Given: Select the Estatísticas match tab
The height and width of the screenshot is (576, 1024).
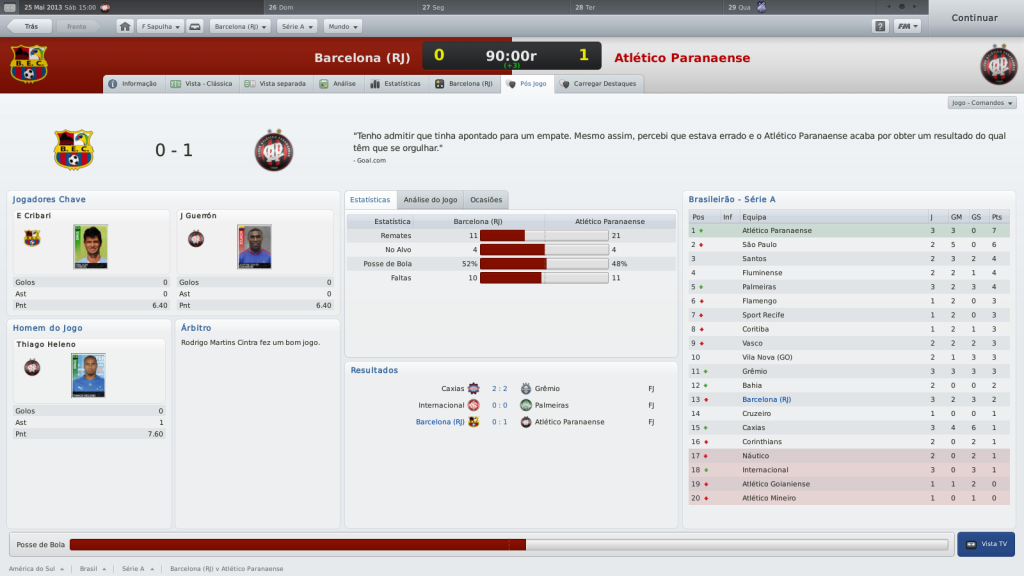Looking at the screenshot, I should tap(396, 84).
